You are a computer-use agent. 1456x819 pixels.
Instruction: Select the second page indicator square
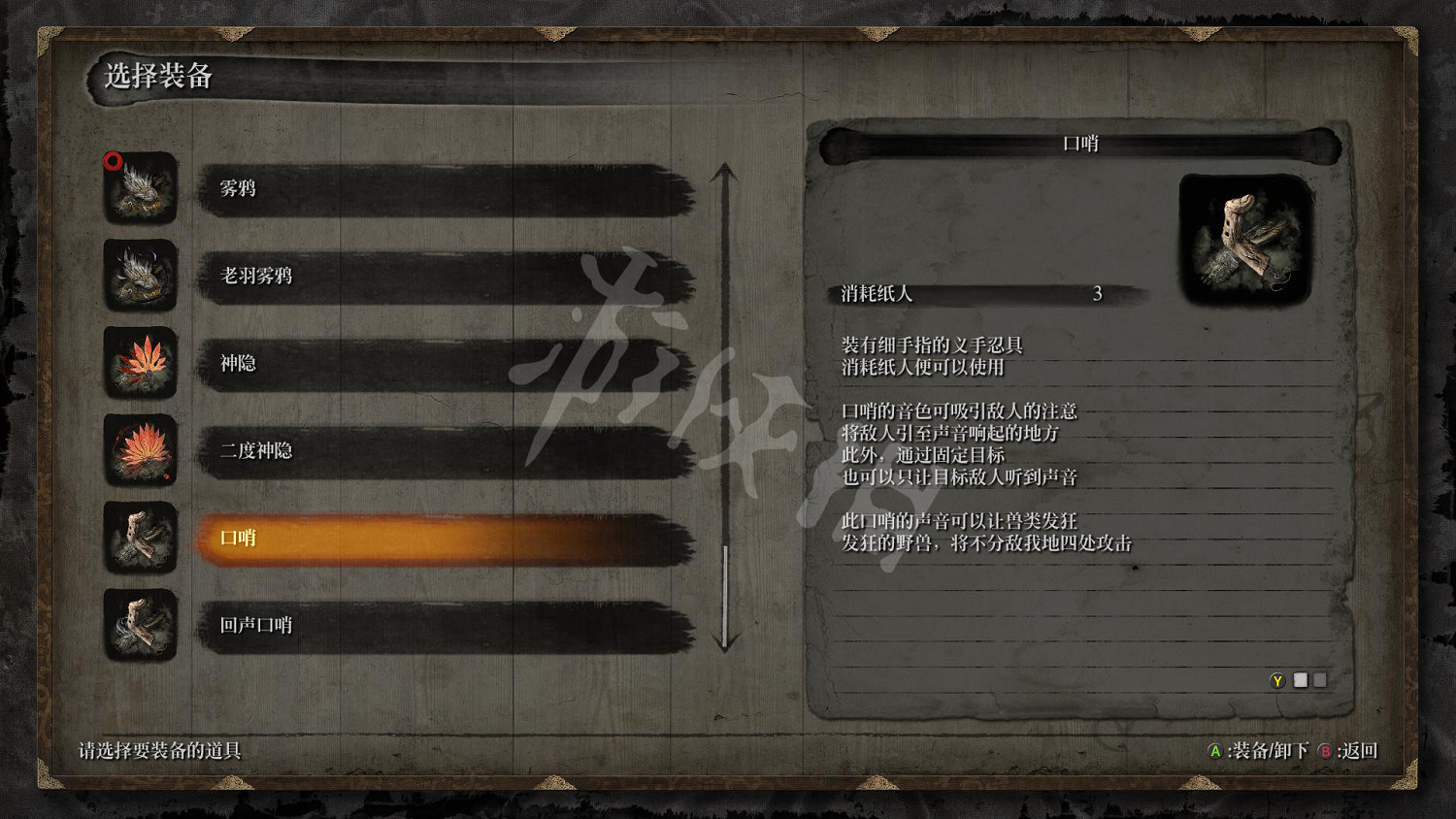coord(1320,680)
